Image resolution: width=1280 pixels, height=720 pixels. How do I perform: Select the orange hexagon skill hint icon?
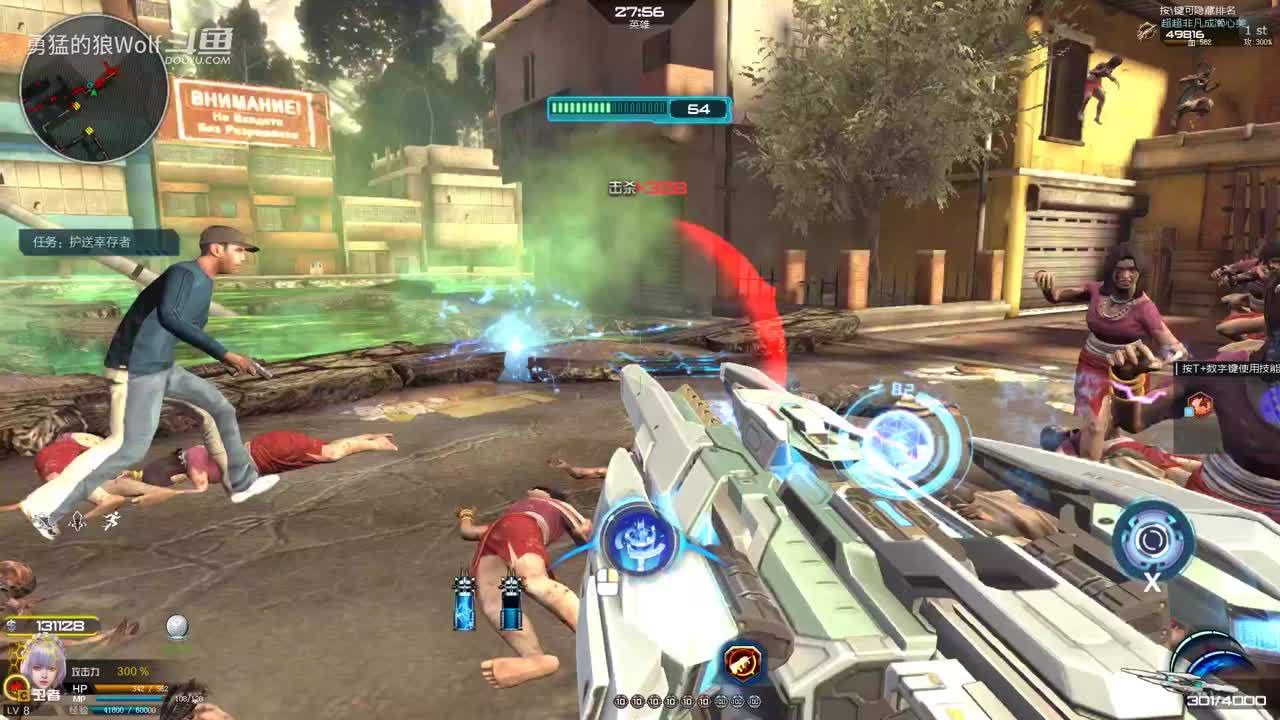pyautogui.click(x=1200, y=404)
